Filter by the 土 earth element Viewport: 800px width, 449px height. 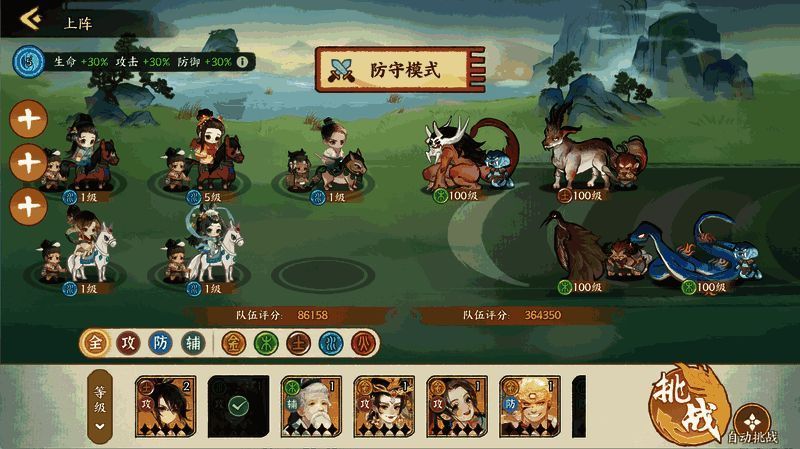tap(299, 343)
